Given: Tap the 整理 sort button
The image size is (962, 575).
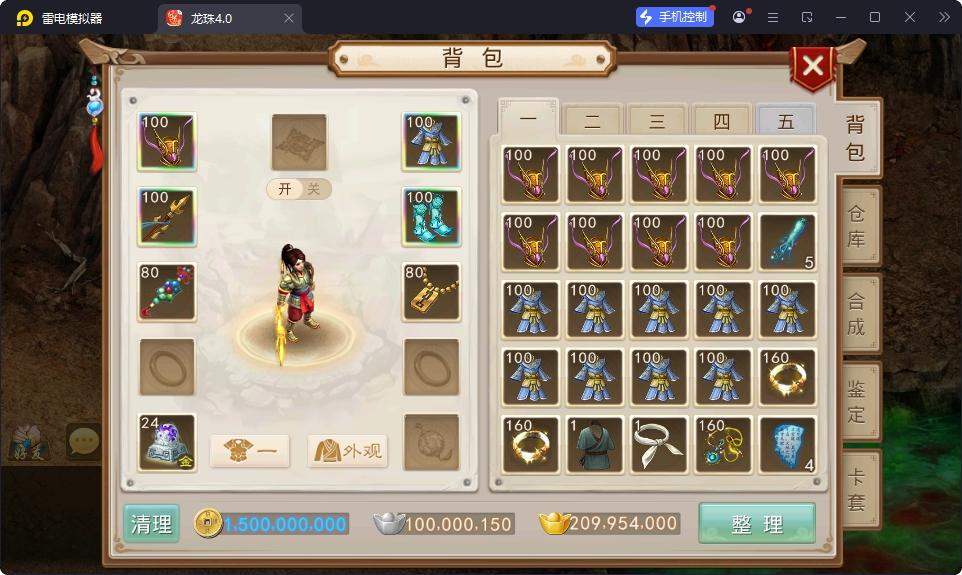Looking at the screenshot, I should coord(756,524).
